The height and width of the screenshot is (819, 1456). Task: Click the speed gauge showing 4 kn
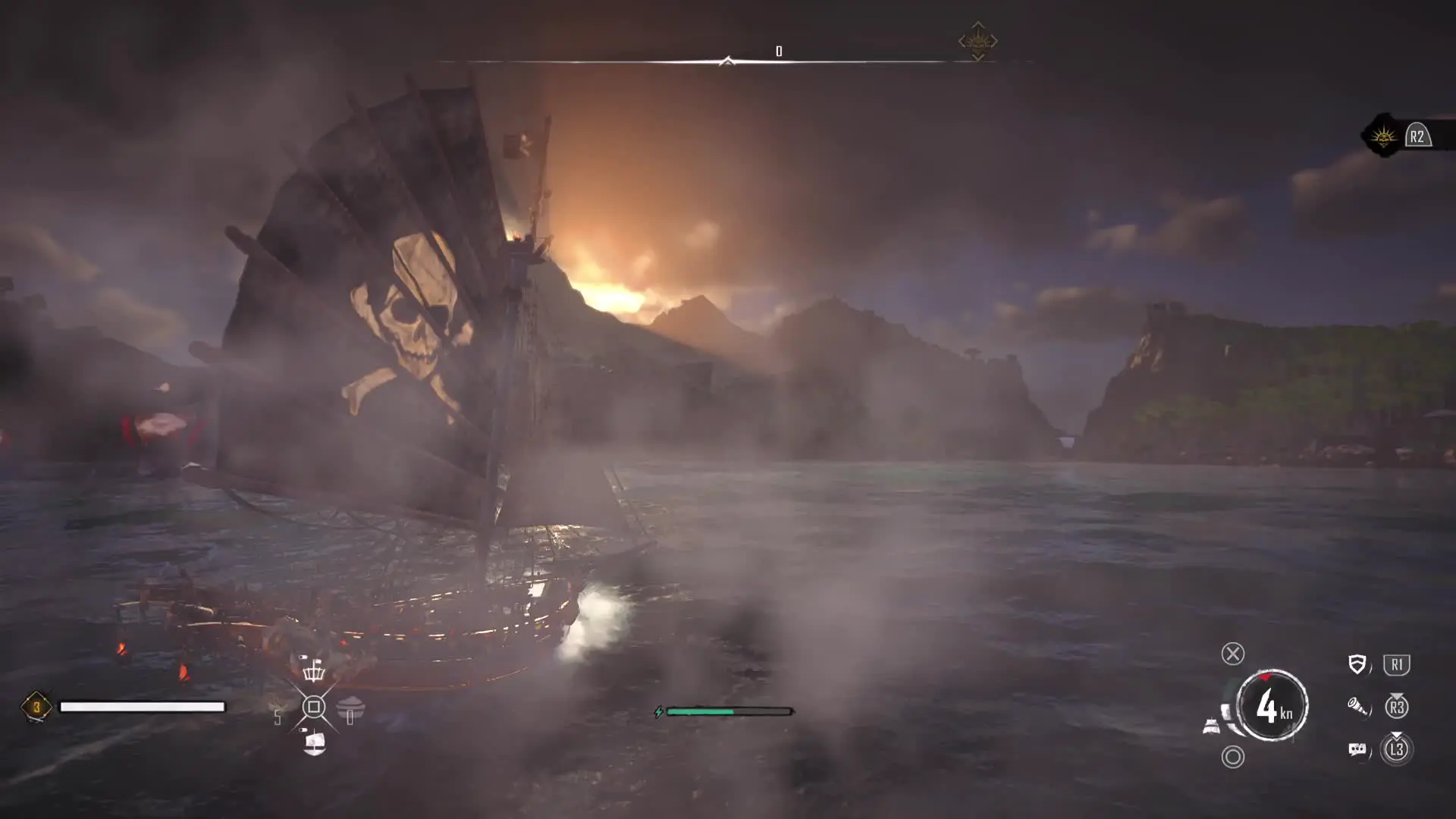(1272, 706)
